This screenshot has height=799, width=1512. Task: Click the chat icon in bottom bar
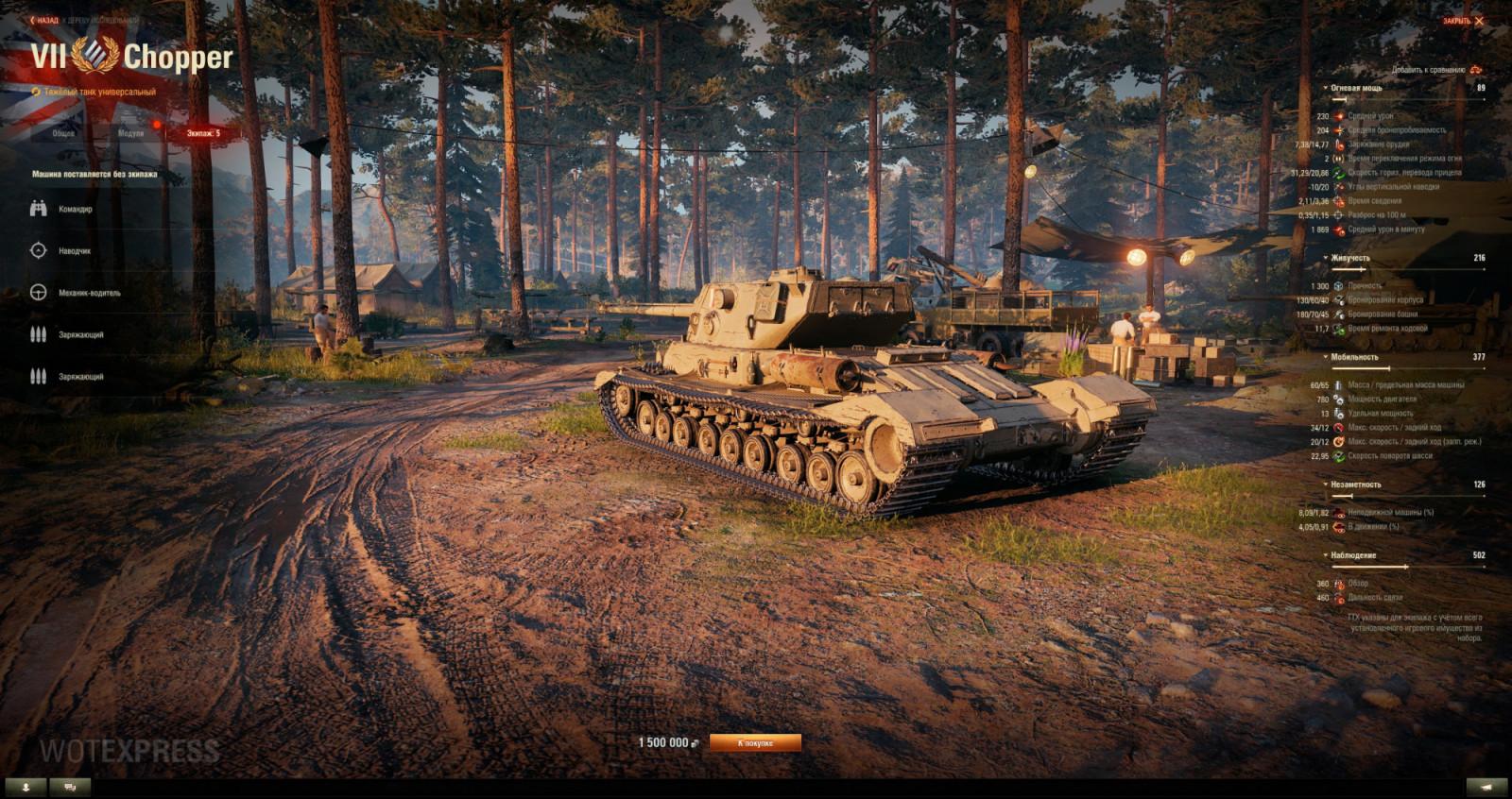click(x=66, y=784)
